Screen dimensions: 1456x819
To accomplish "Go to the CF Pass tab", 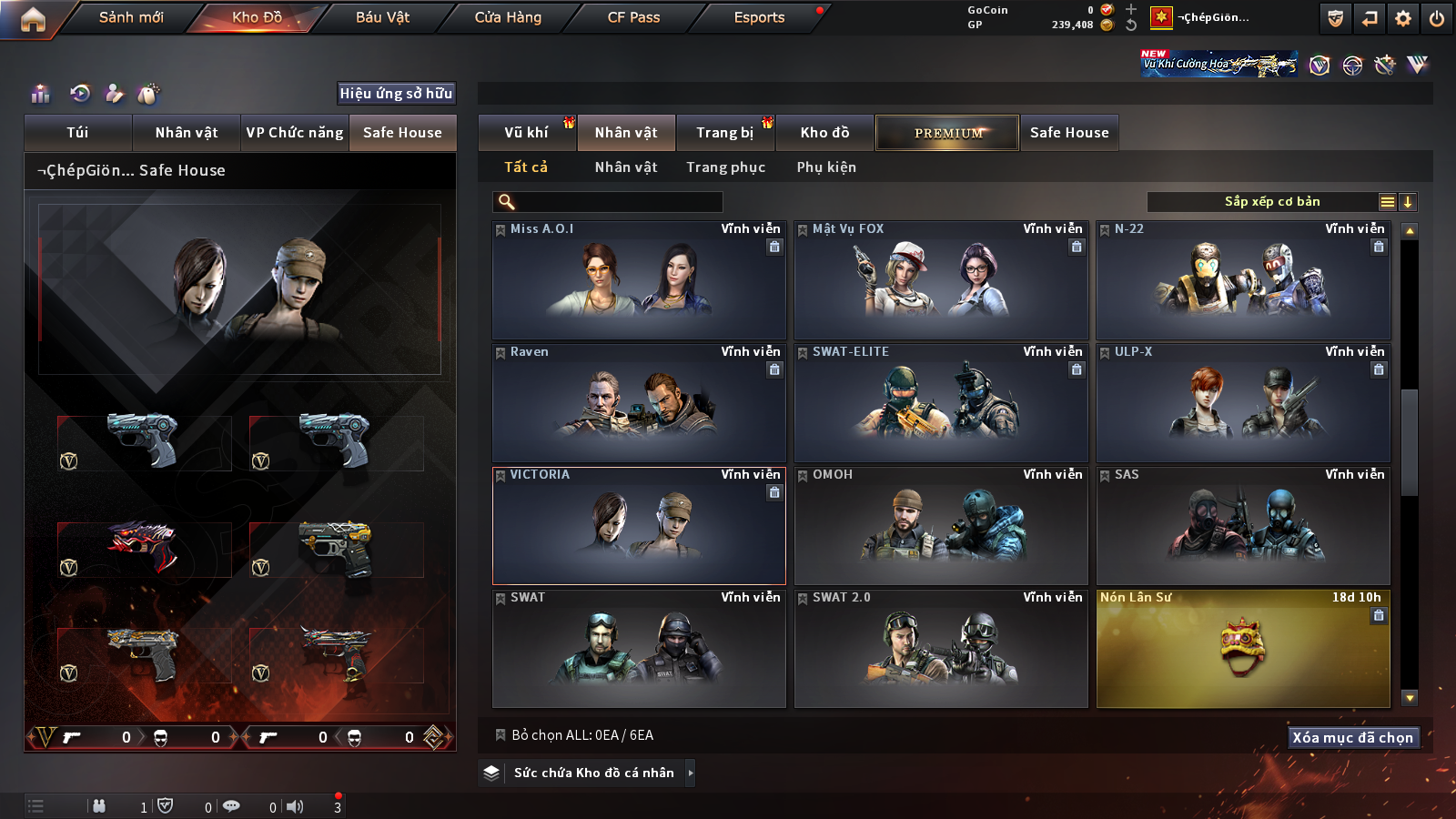I will click(633, 17).
